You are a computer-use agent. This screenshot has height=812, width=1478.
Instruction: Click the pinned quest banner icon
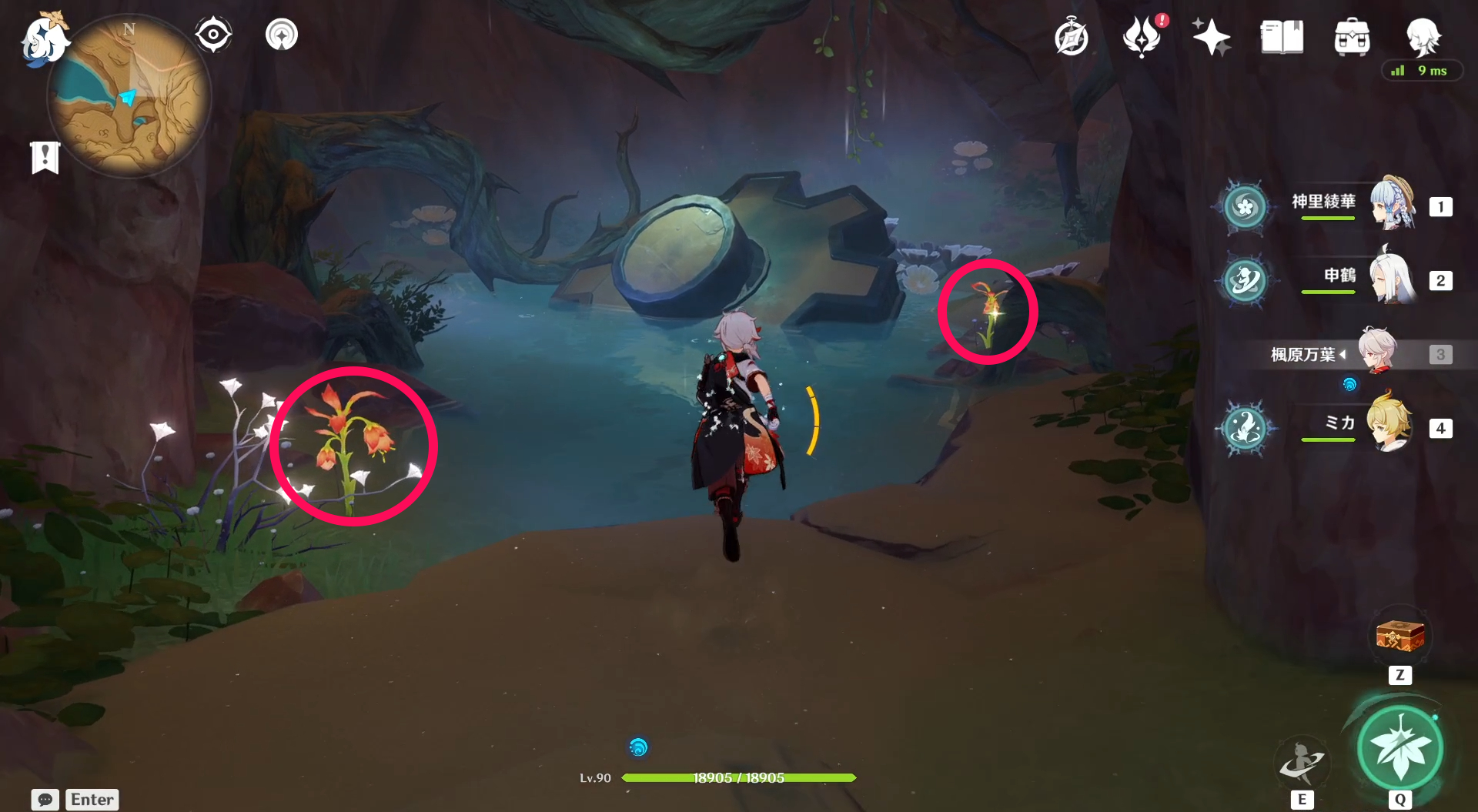tap(46, 157)
